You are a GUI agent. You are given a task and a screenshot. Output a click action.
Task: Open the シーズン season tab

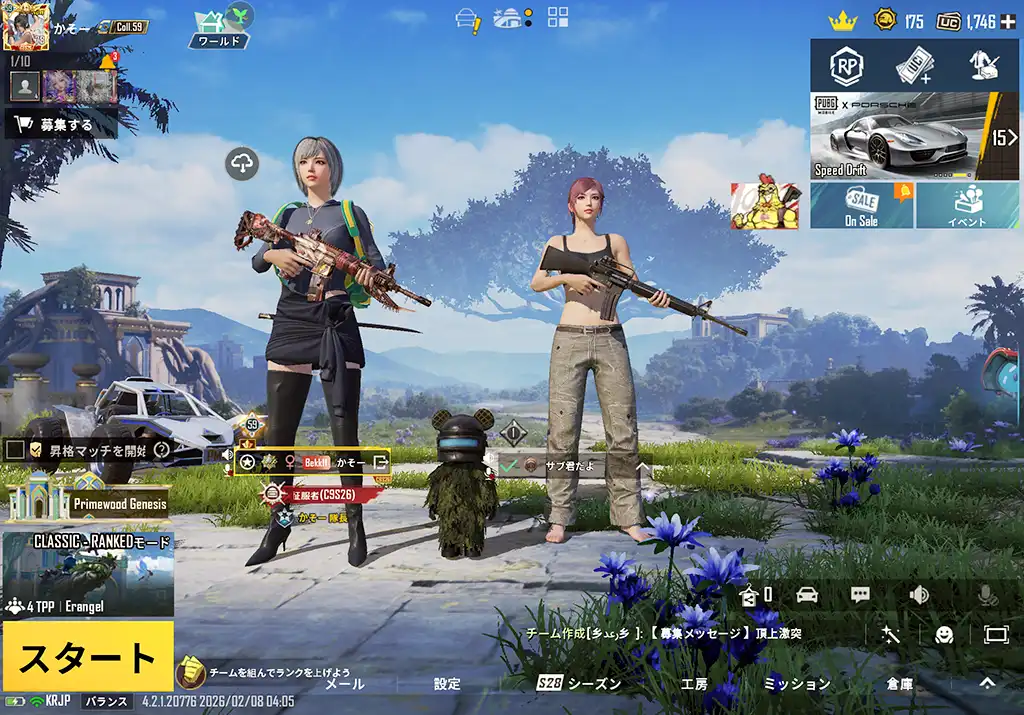579,684
